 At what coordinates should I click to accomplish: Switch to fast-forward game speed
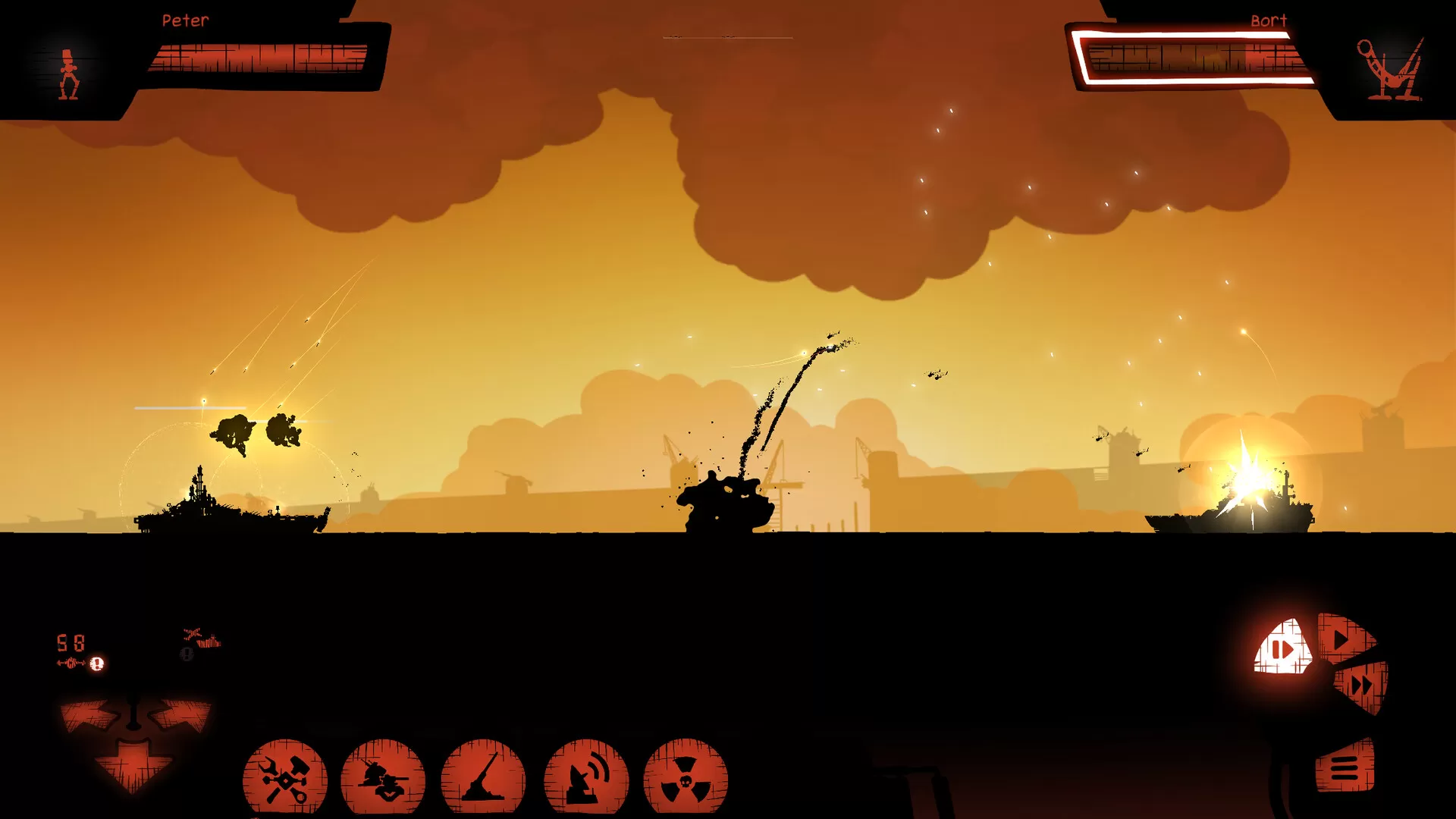pyautogui.click(x=1363, y=685)
